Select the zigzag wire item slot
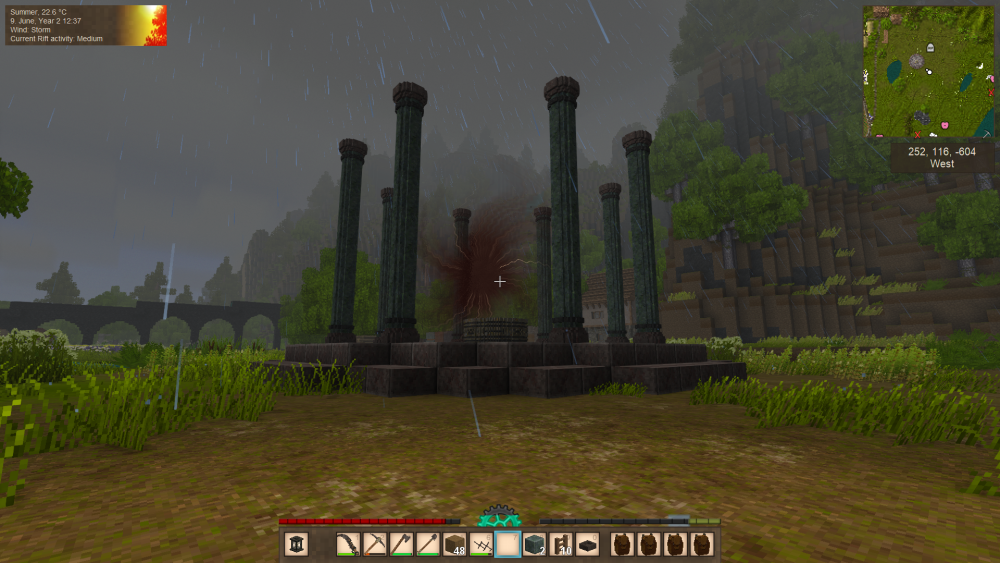The image size is (1000, 563). pyautogui.click(x=482, y=544)
